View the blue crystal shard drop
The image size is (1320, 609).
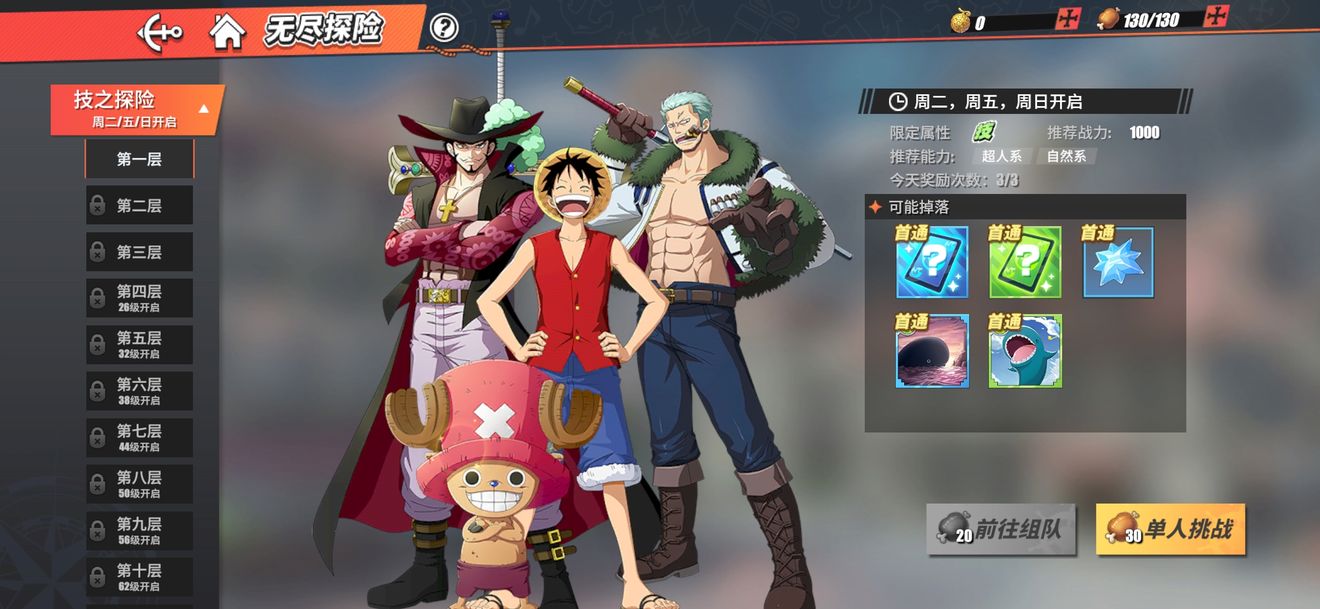coord(1118,263)
